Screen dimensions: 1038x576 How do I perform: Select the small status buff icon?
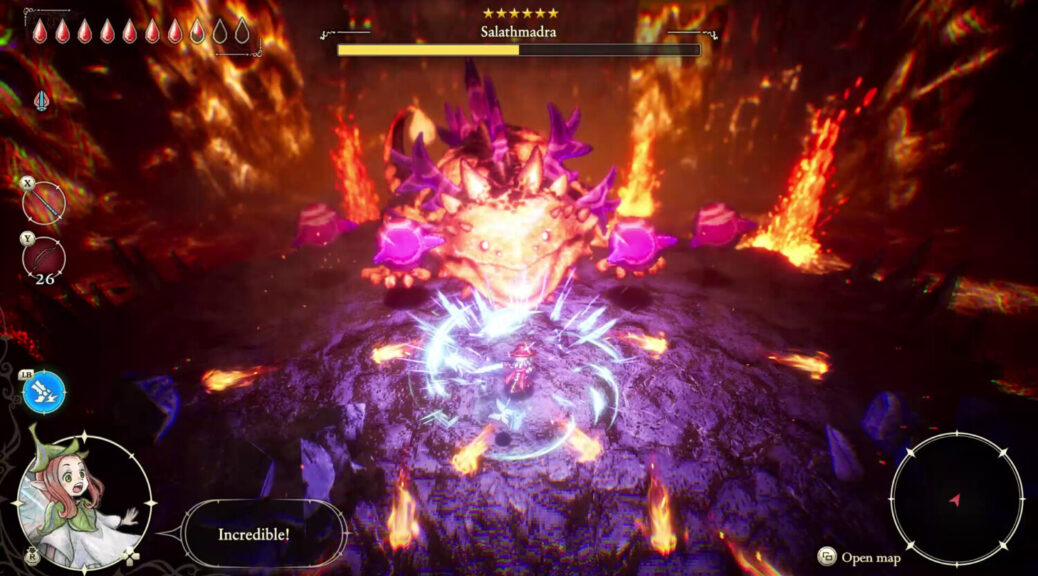pyautogui.click(x=40, y=101)
